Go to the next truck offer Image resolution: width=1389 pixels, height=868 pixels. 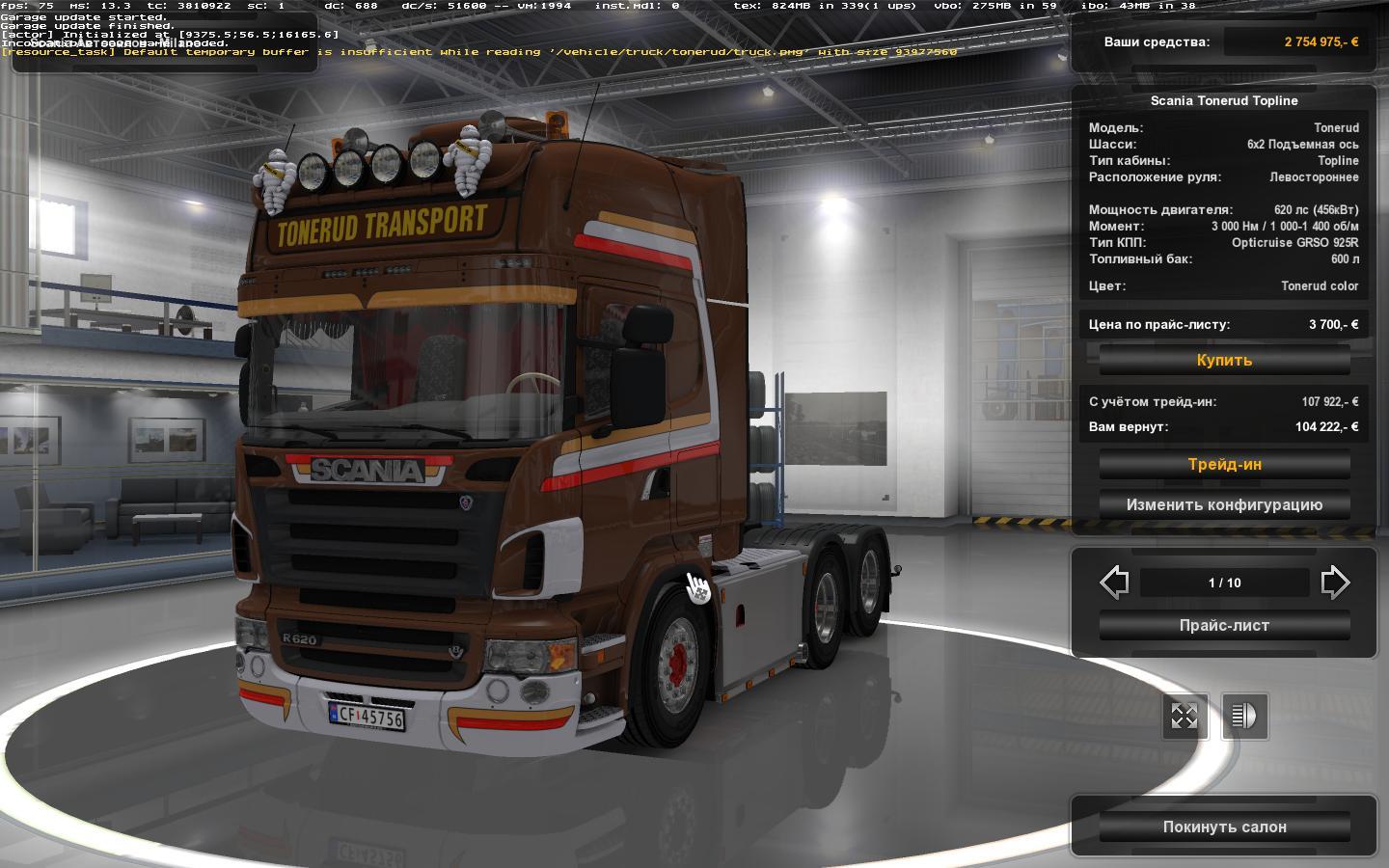coord(1335,583)
